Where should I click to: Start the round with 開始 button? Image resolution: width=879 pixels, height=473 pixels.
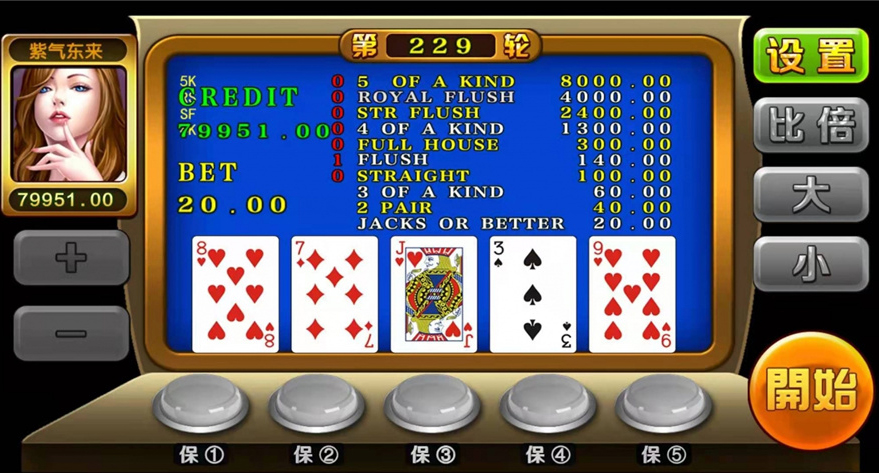pos(811,391)
